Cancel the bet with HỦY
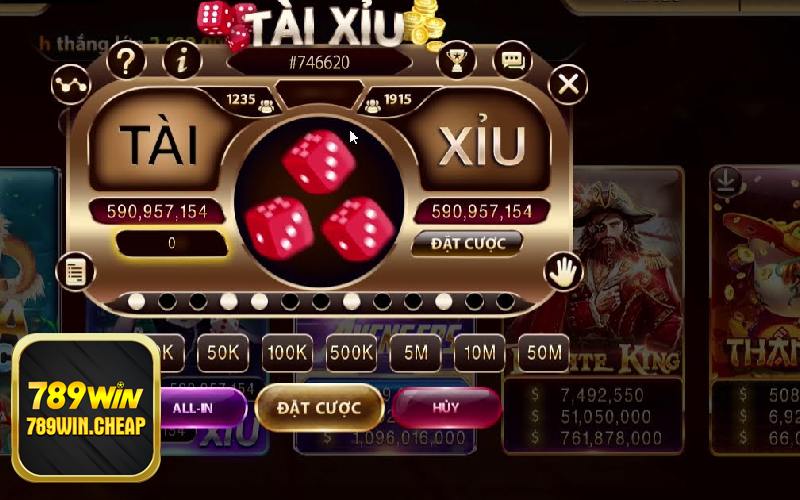Viewport: 800px width, 500px height. pyautogui.click(x=446, y=408)
